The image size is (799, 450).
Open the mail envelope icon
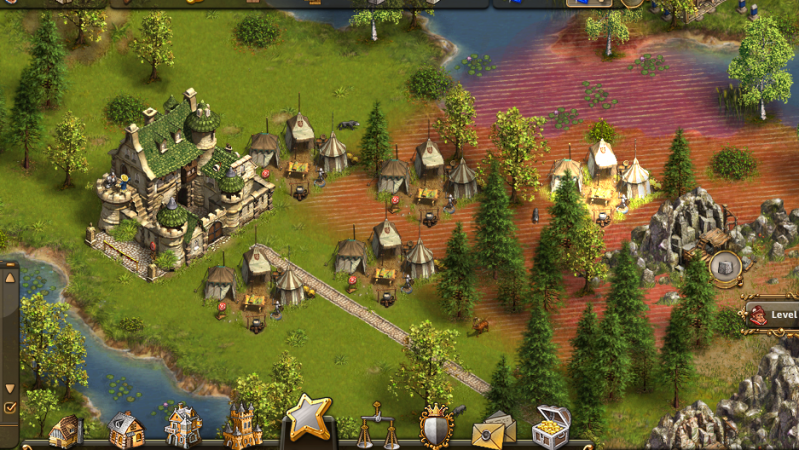[x=494, y=430]
